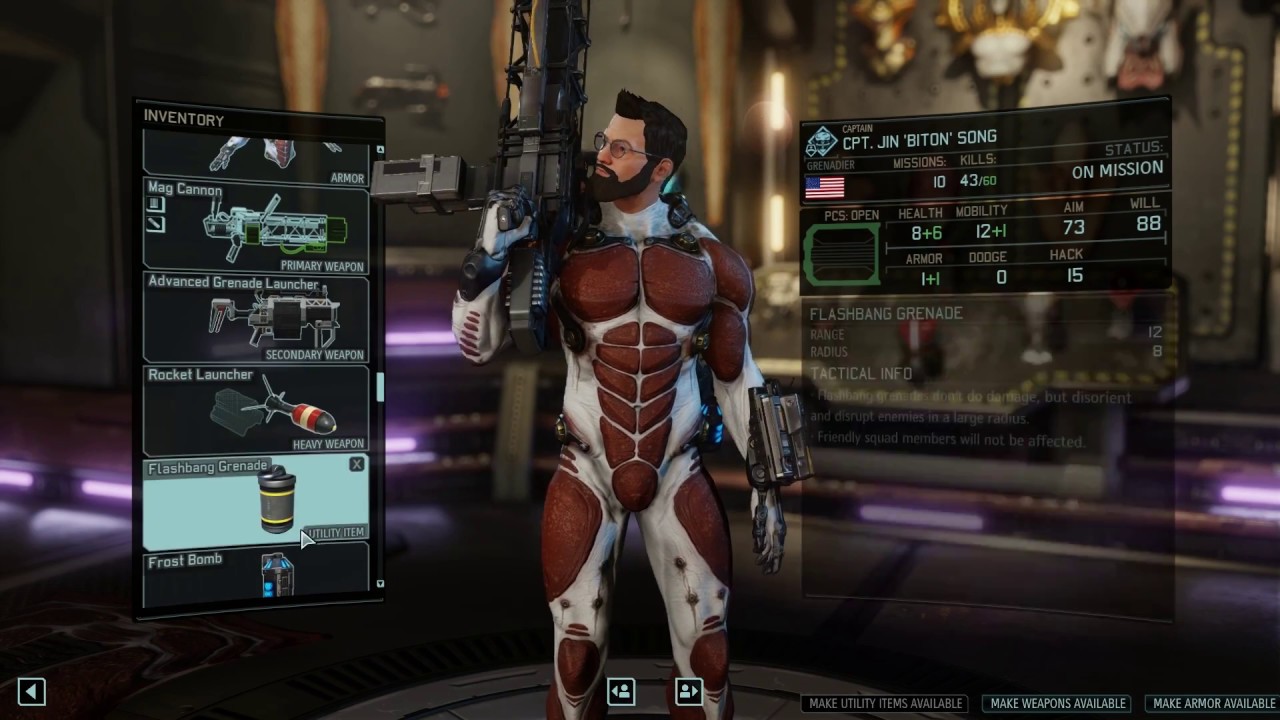Open the next soldier icon

click(688, 691)
